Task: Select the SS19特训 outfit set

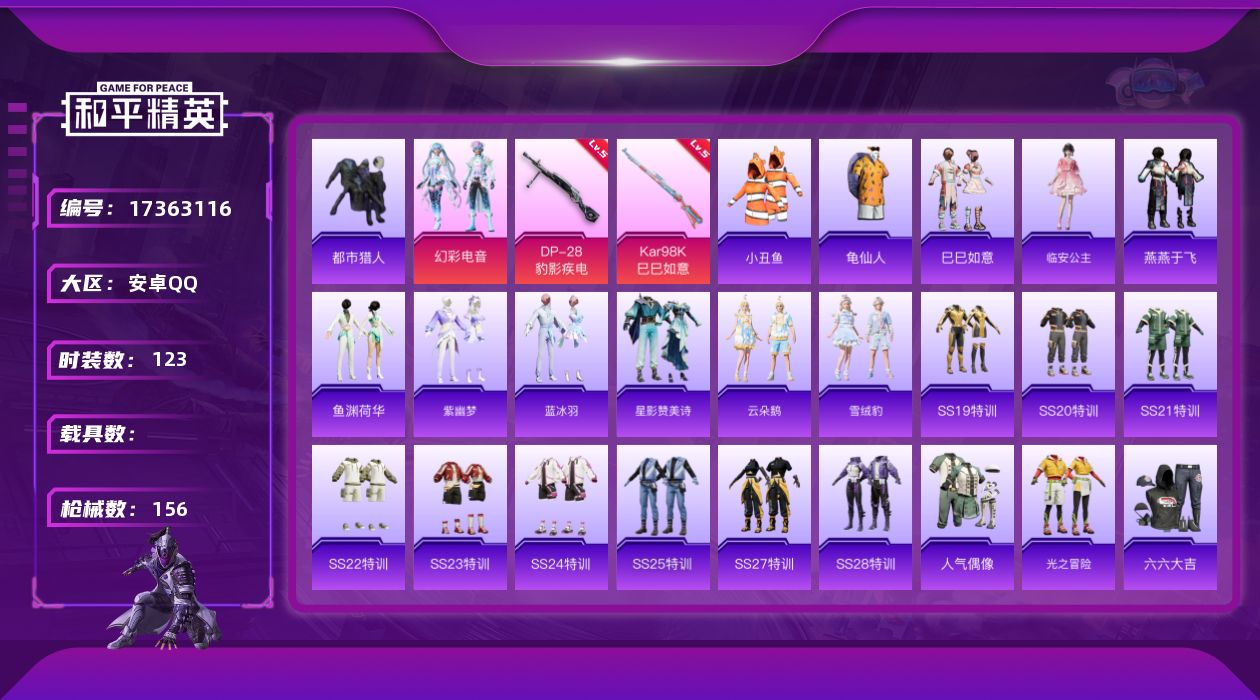Action: [x=967, y=363]
